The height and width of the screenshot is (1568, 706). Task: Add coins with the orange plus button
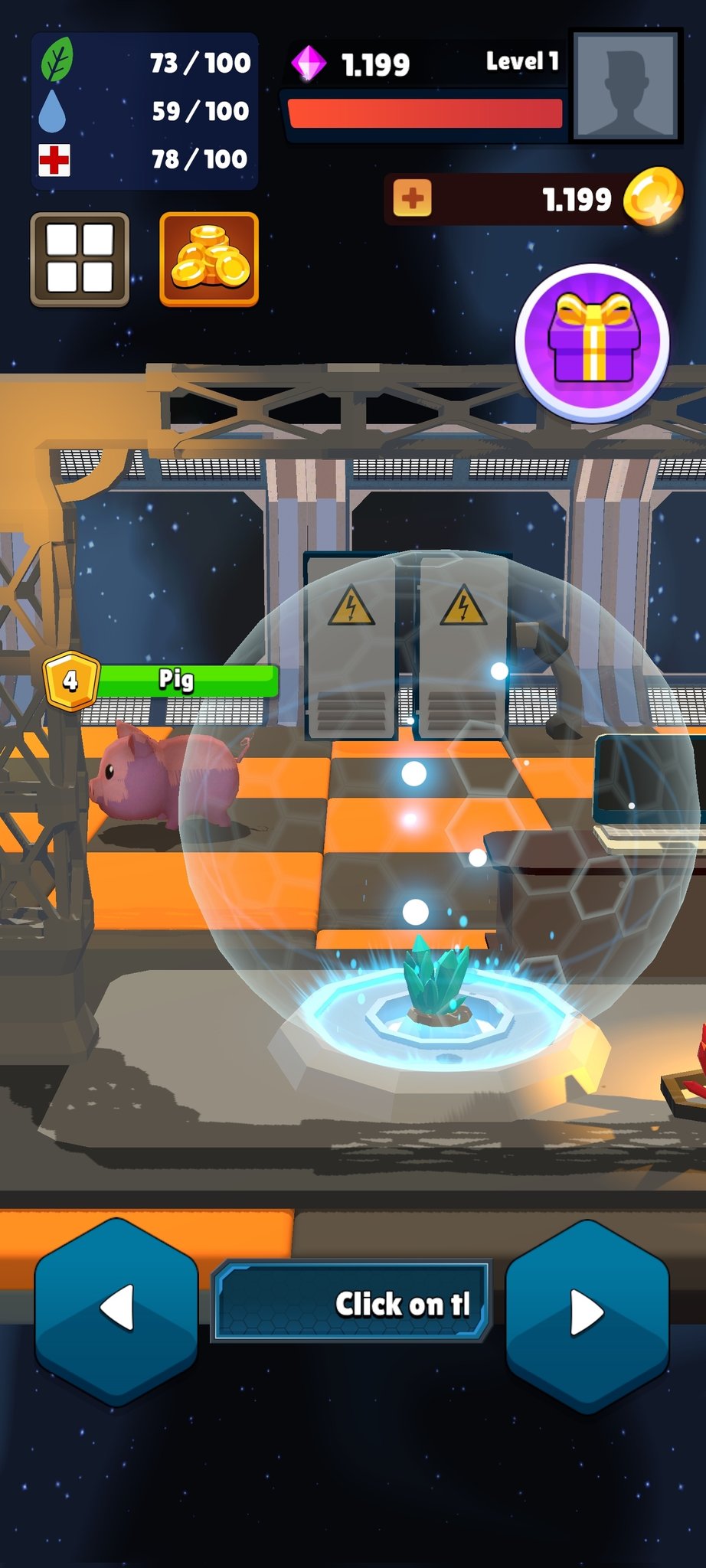coord(412,199)
